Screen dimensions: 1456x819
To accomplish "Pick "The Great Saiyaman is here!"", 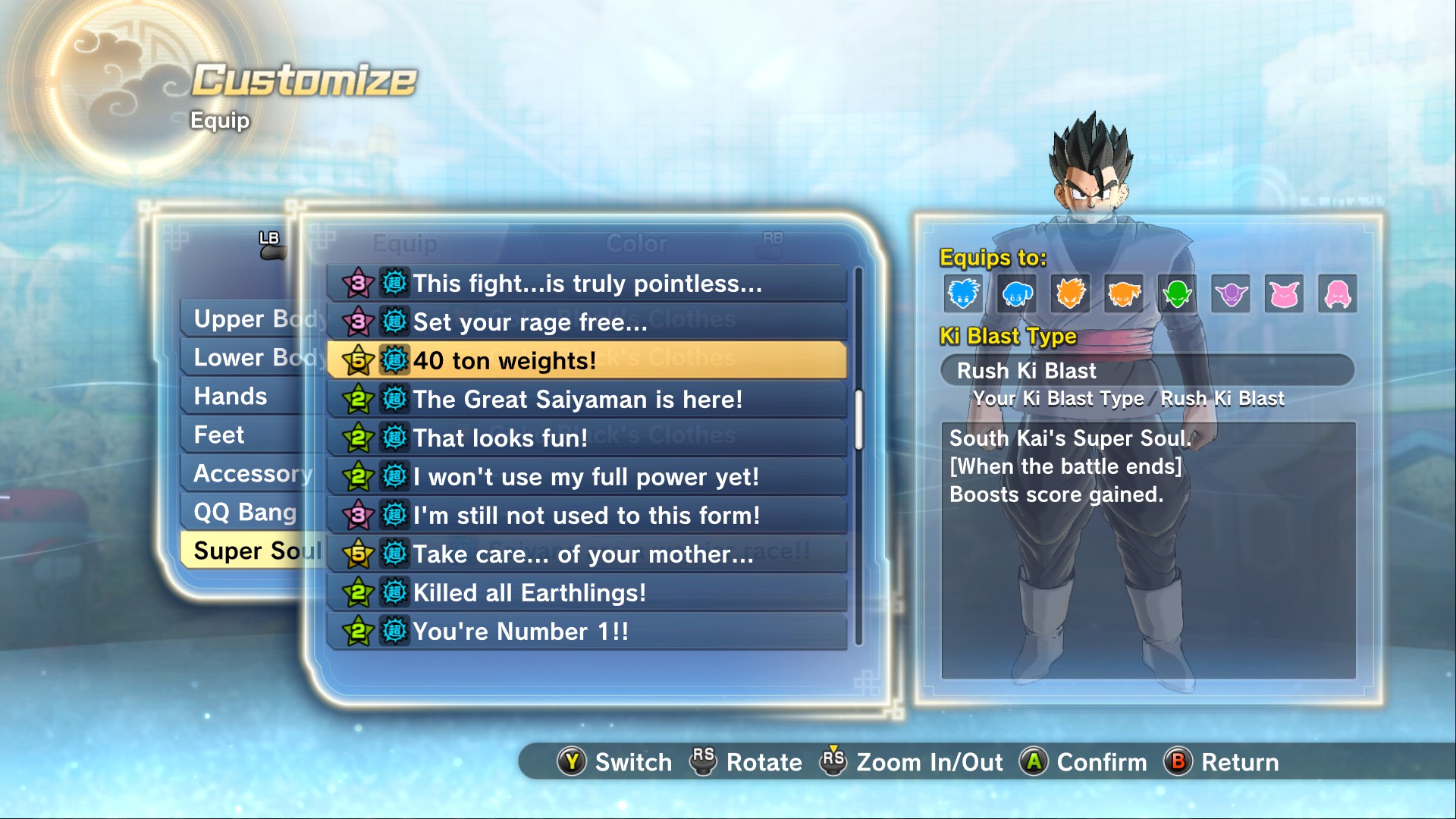I will click(586, 400).
